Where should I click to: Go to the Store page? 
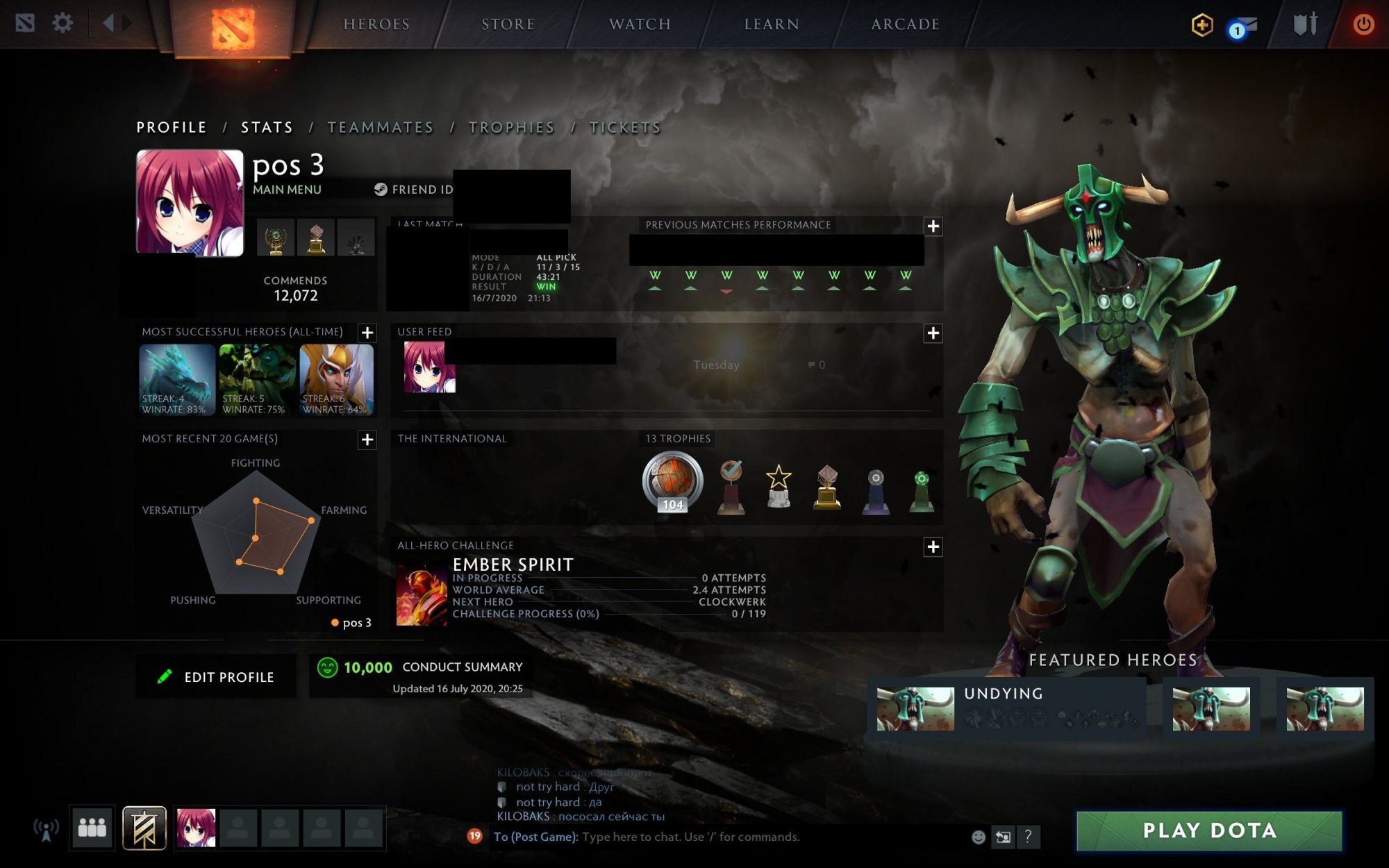point(508,24)
